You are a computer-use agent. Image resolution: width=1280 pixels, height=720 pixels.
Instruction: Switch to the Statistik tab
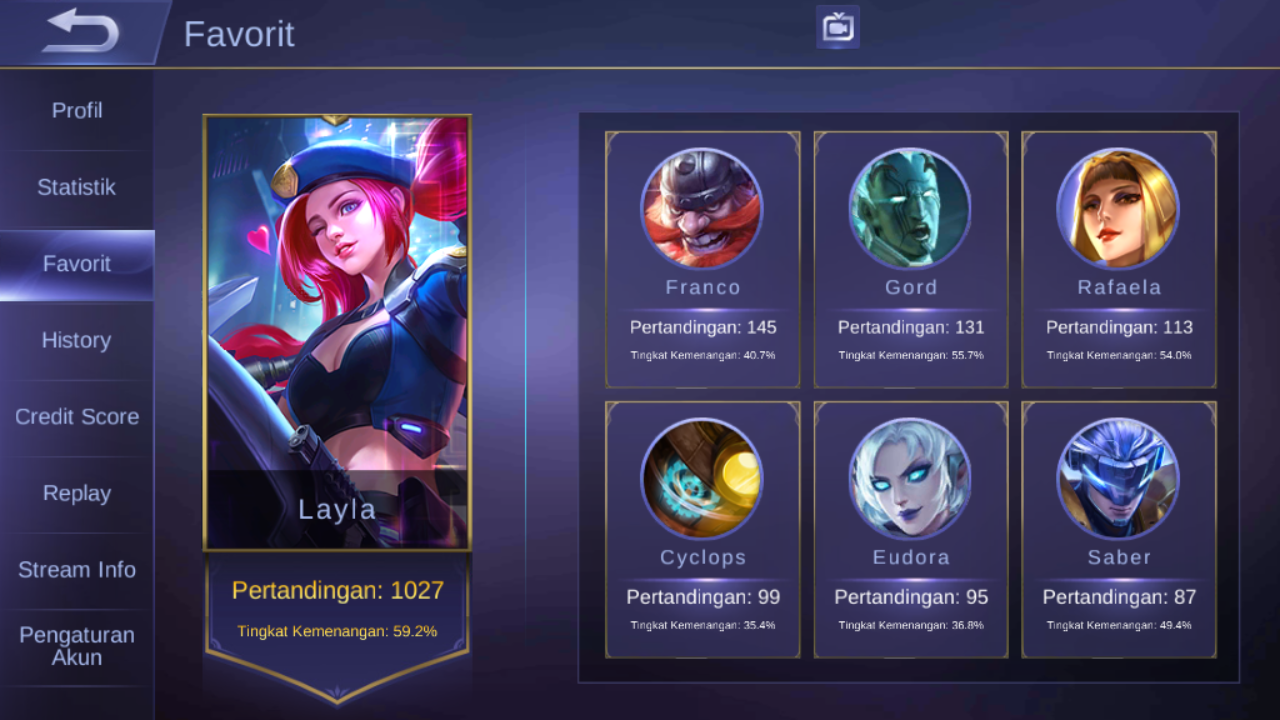(75, 187)
